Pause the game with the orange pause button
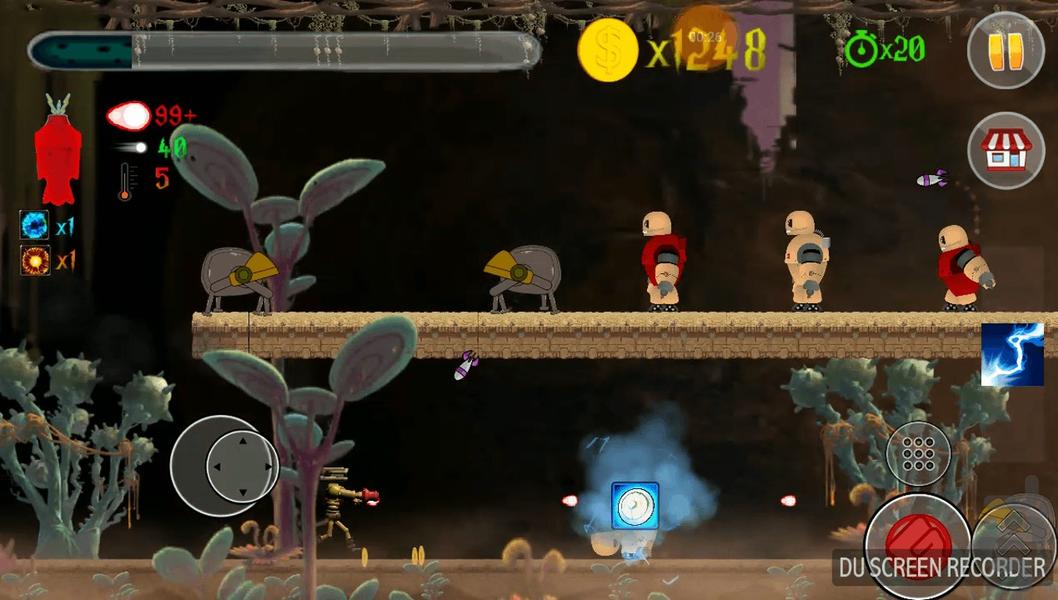The image size is (1058, 600). click(x=1005, y=50)
